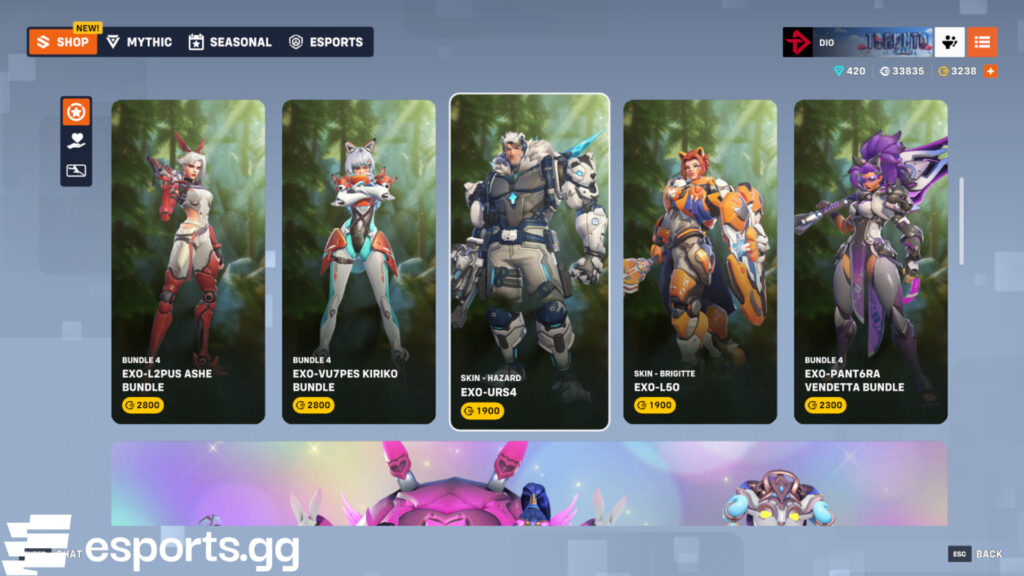Choose the EXO-VU7PES Kiriko Bundle card
The image size is (1024, 576).
tap(359, 262)
